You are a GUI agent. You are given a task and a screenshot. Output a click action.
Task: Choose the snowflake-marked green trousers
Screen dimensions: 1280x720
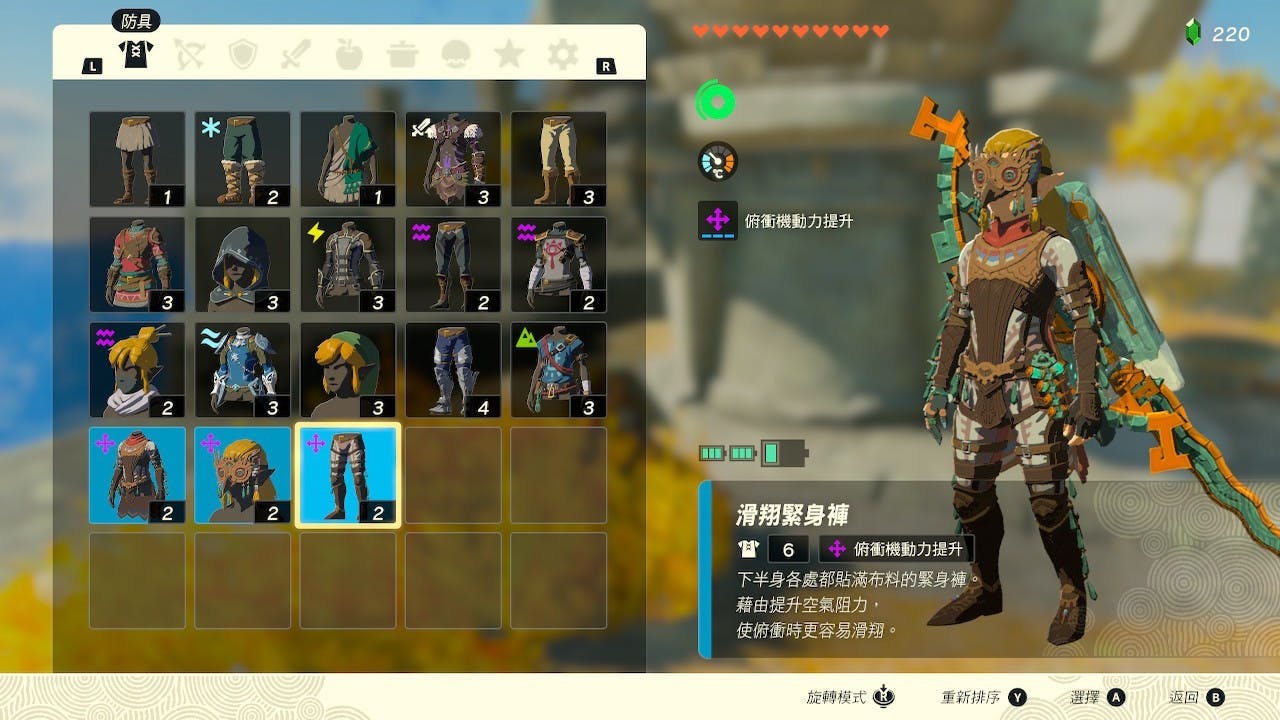point(243,159)
